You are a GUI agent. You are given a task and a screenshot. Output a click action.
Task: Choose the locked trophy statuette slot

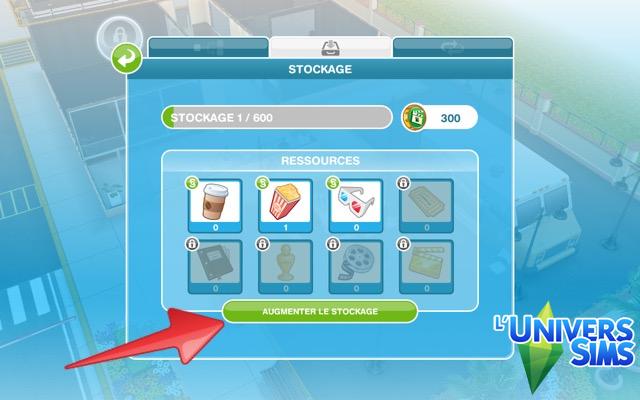286,265
